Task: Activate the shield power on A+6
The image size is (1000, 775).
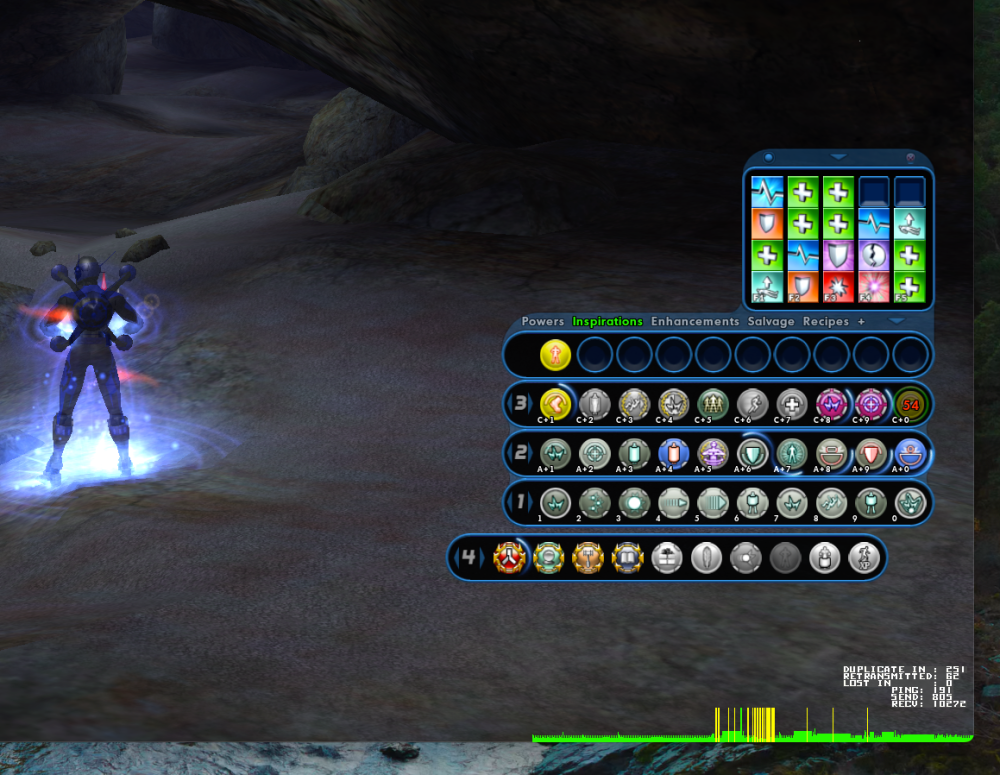Action: point(752,453)
